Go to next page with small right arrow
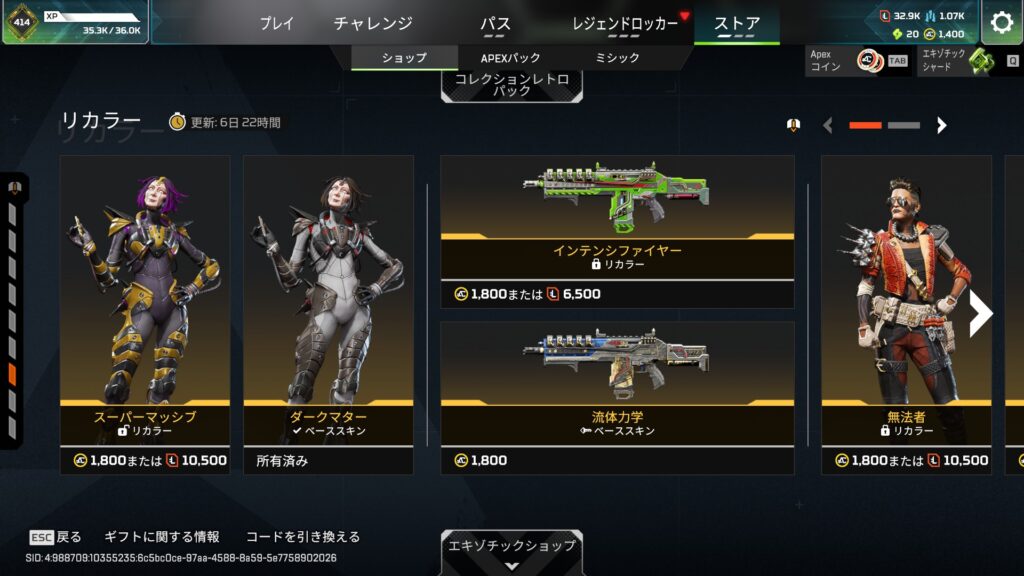 click(941, 125)
